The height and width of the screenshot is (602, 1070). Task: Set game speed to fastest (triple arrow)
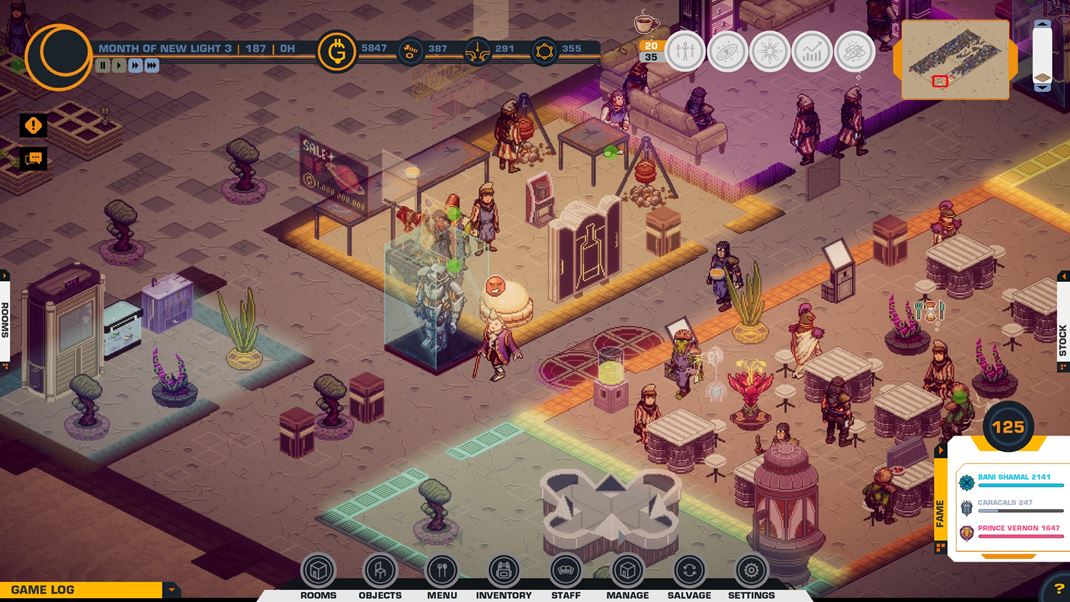(x=151, y=65)
